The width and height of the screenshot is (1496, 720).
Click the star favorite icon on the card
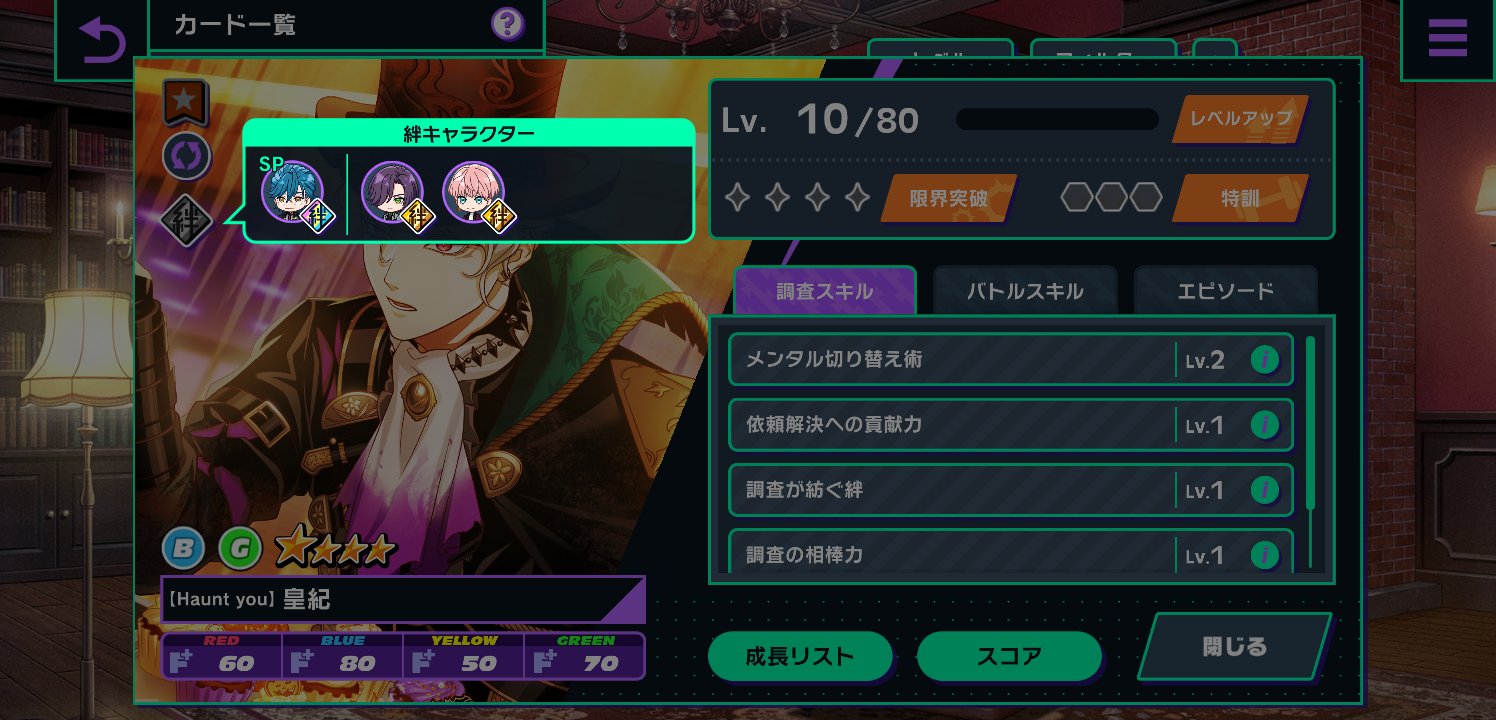point(186,100)
